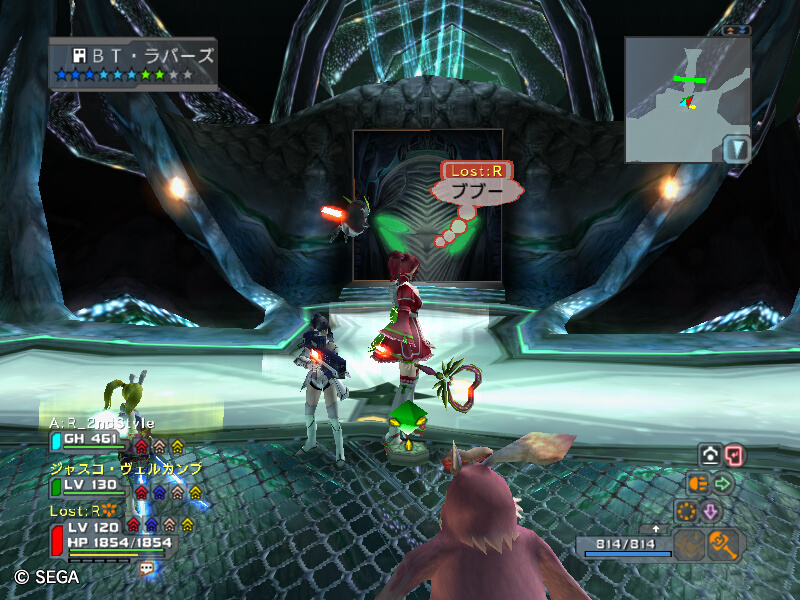
Task: Open the area minimap
Action: pyautogui.click(x=676, y=98)
